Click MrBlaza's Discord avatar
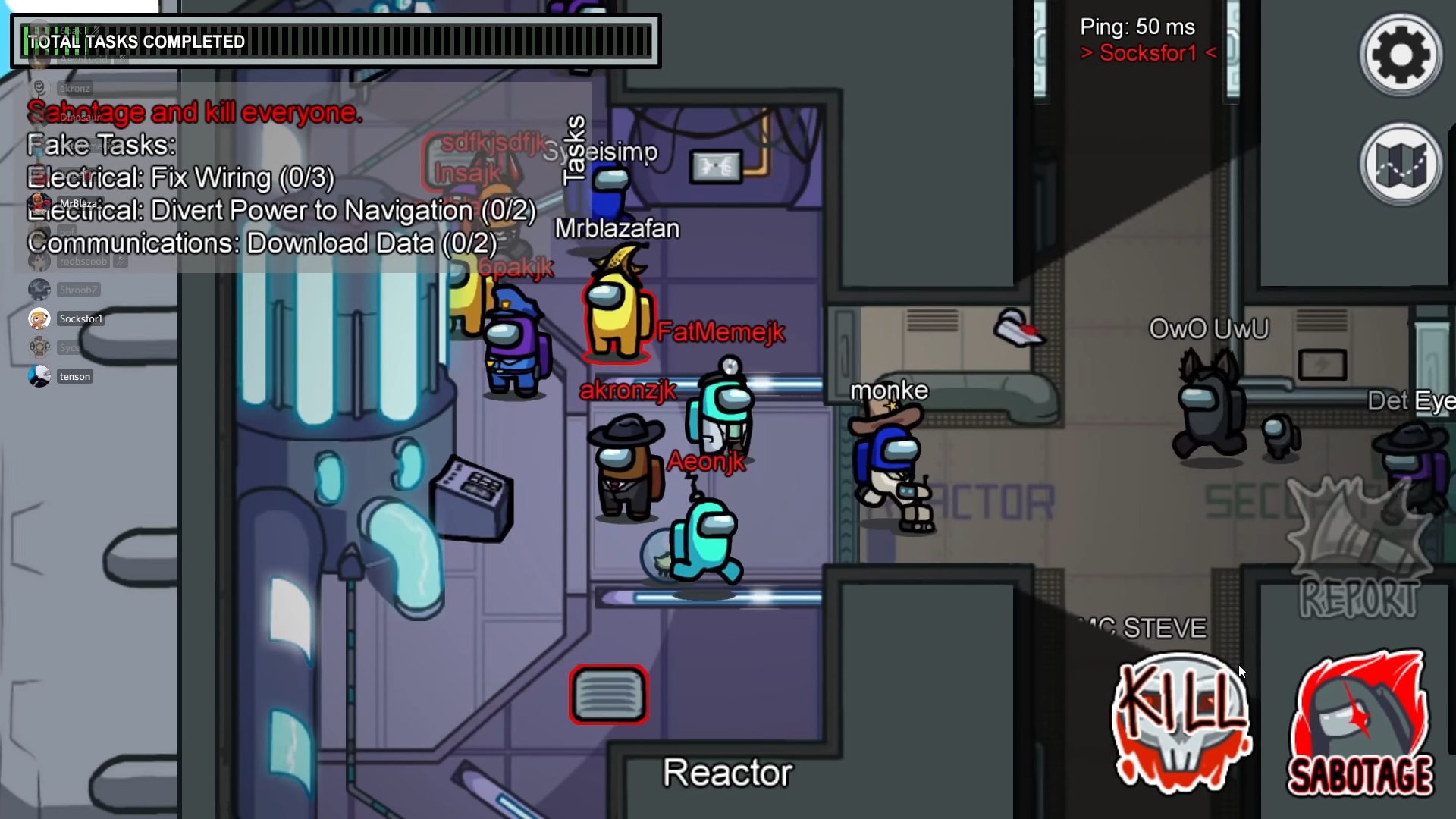 coord(39,203)
